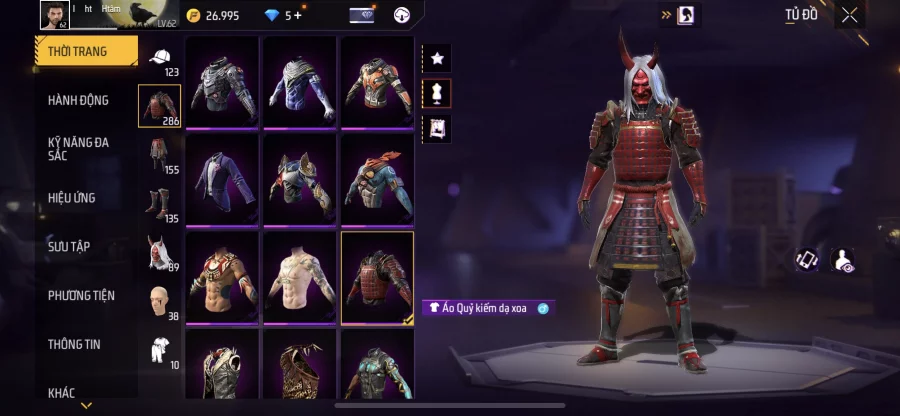
Task: Choose the hat category with 123 items
Action: [x=160, y=58]
